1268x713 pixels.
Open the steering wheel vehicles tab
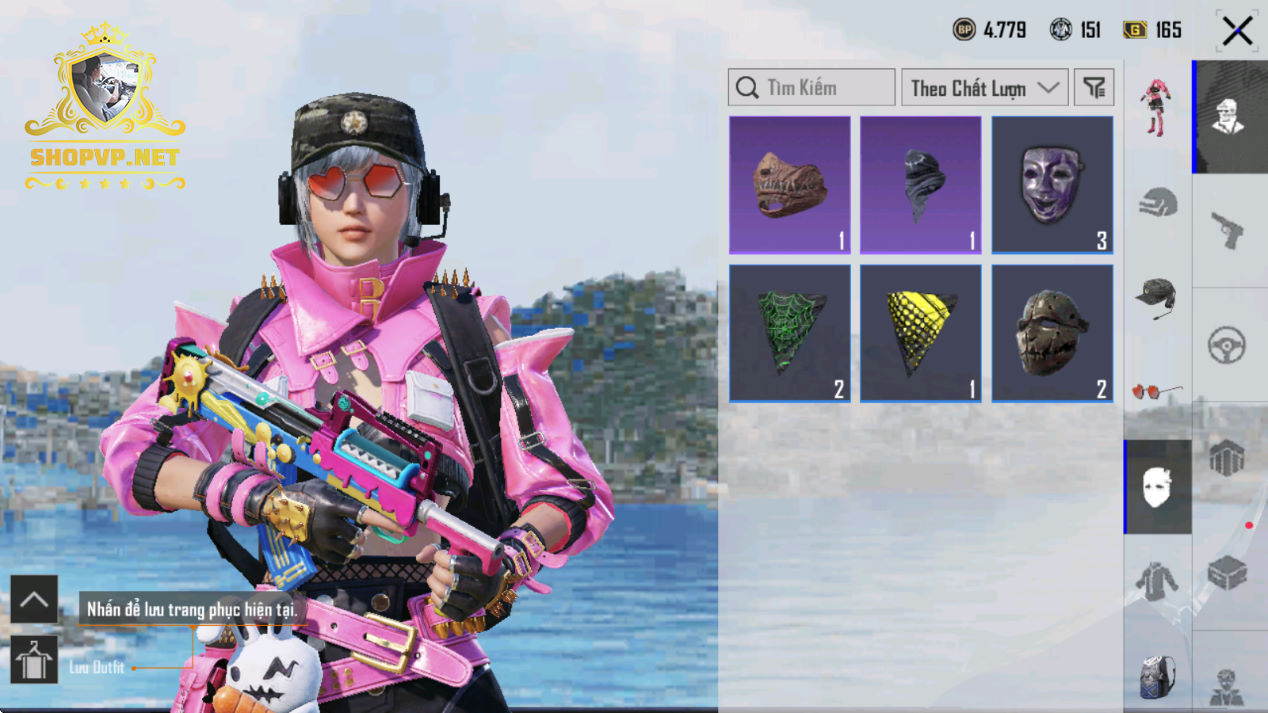(x=1228, y=345)
